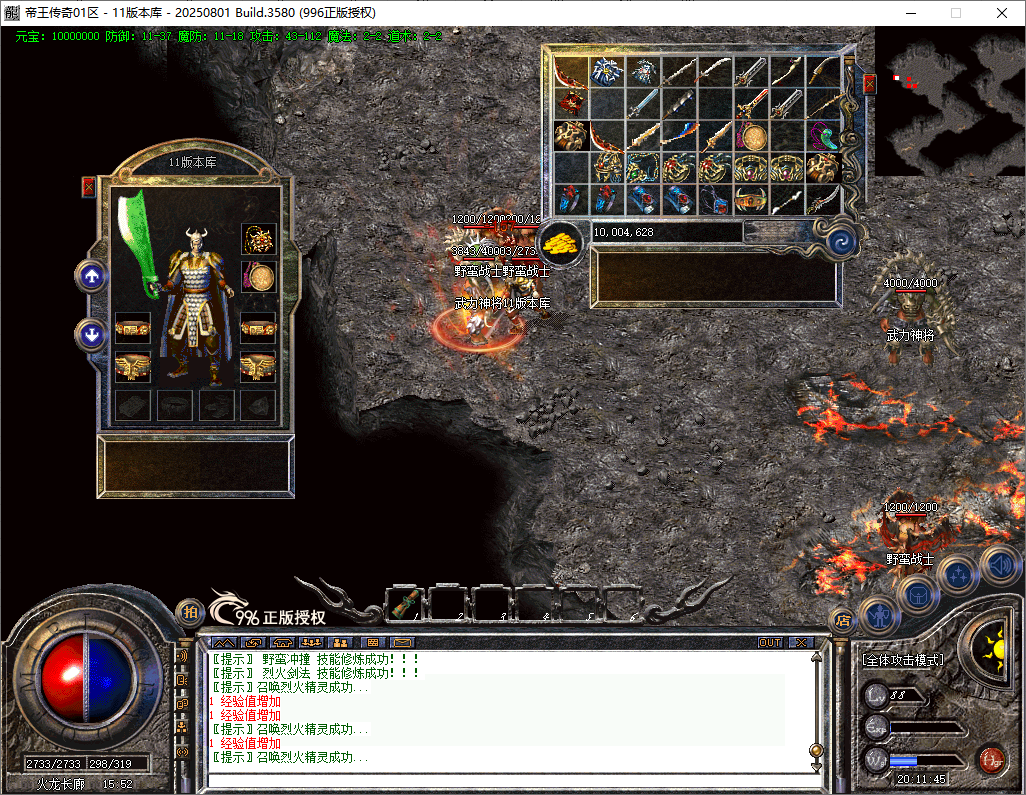
Task: Select the blue armor in the bag
Action: pos(607,72)
